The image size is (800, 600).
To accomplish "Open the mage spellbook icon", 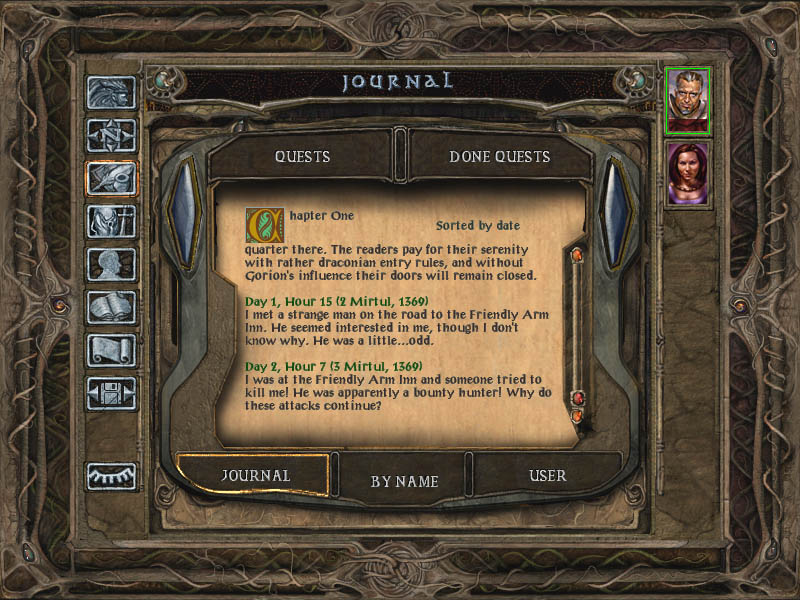I will [x=111, y=307].
